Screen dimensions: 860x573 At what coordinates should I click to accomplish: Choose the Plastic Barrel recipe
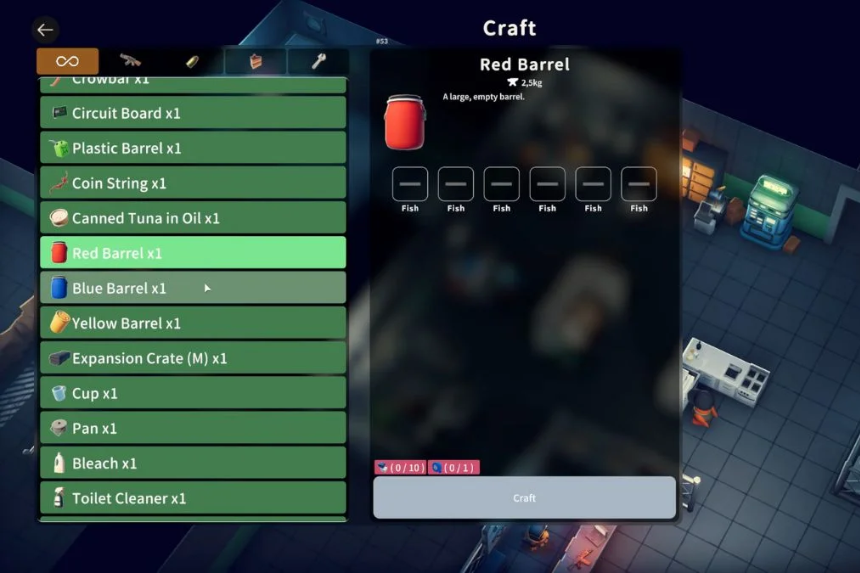pos(193,148)
